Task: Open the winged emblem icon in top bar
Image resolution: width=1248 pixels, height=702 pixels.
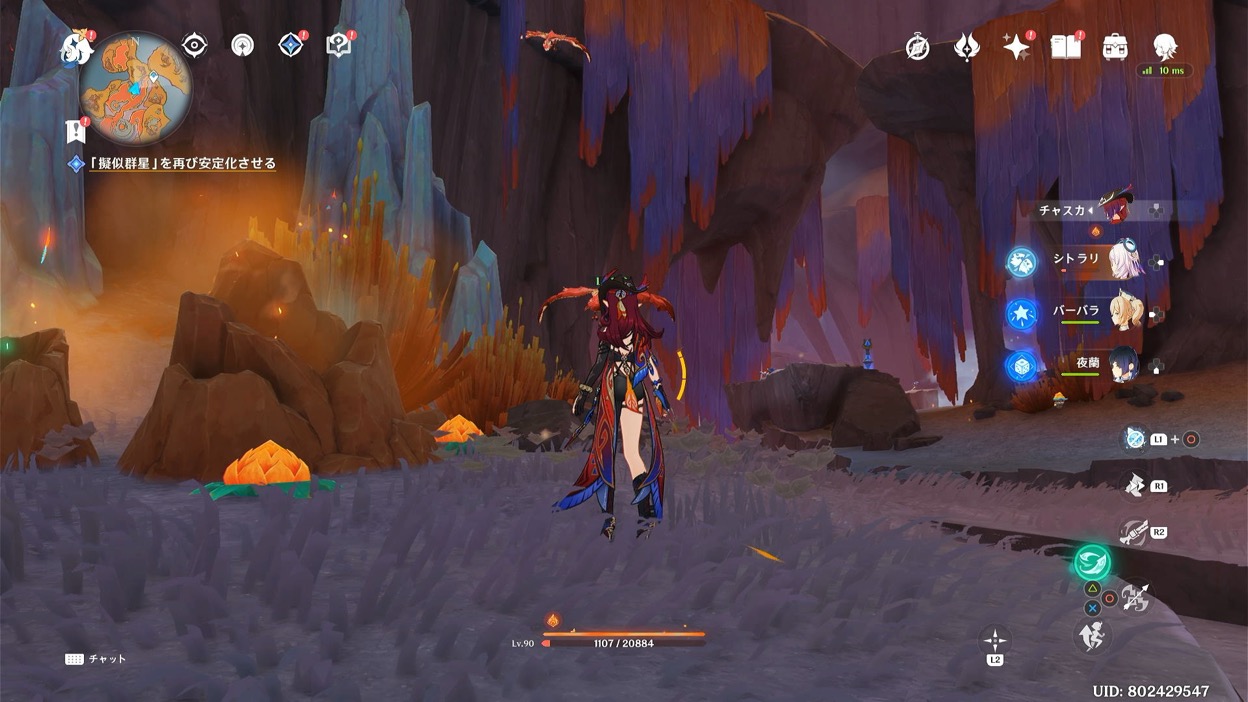Action: coord(966,47)
